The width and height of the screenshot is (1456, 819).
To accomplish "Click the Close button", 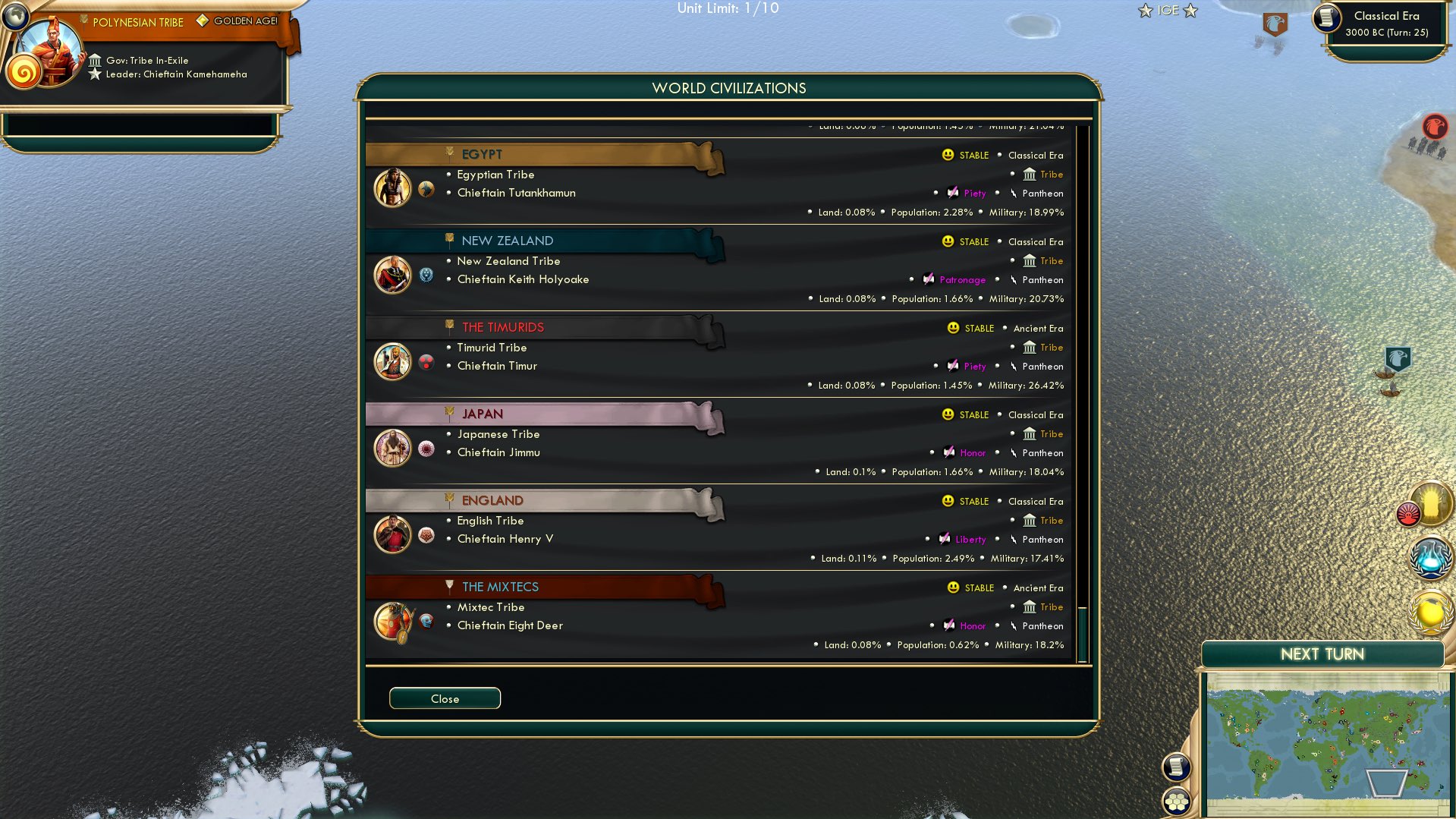I will click(x=445, y=698).
